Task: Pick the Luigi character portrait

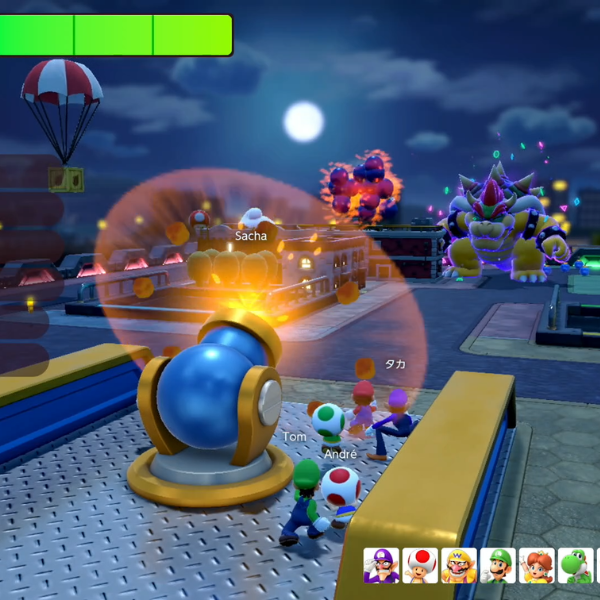Action: point(498,566)
